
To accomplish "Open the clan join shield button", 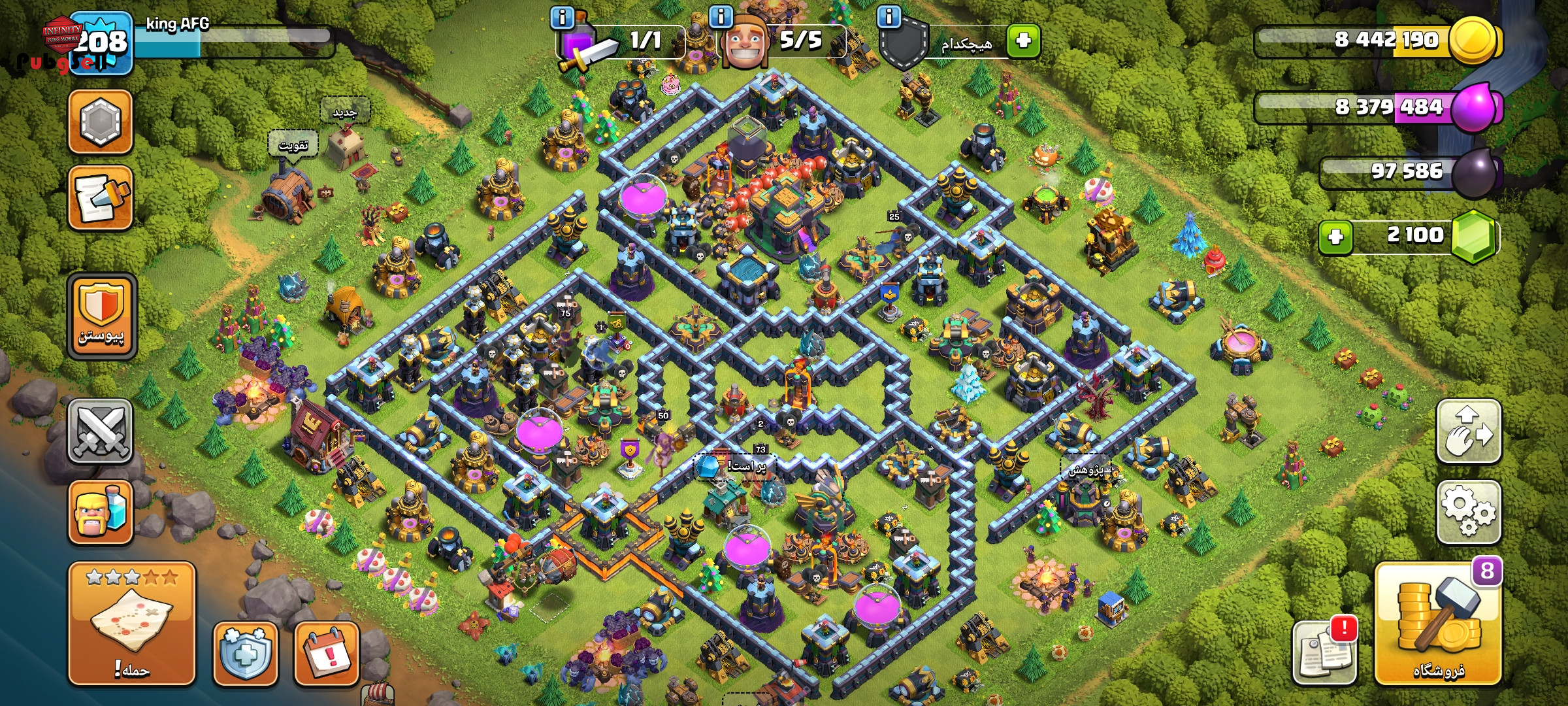I will point(101,317).
